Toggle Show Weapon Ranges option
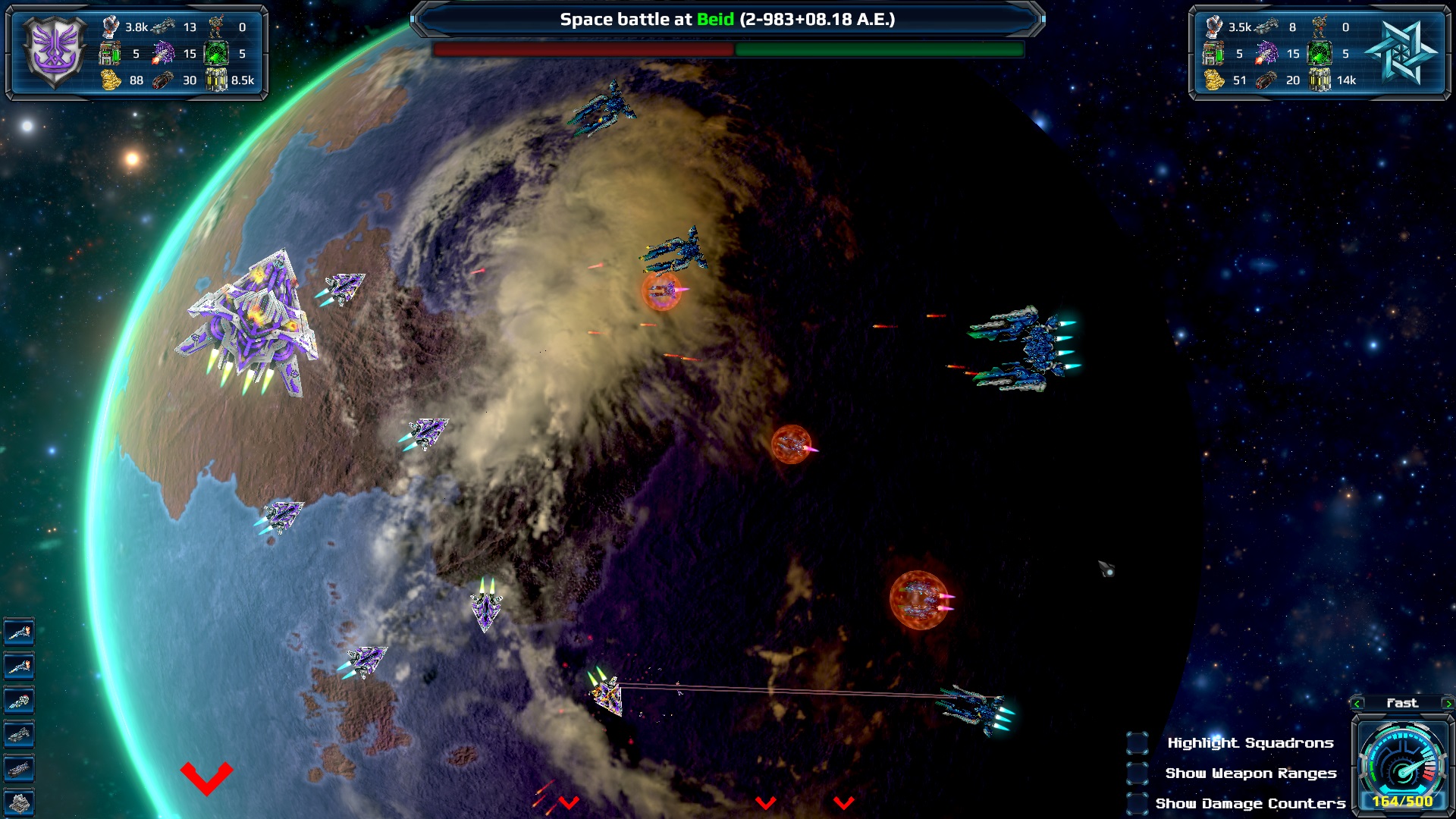1456x819 pixels. 1137,773
